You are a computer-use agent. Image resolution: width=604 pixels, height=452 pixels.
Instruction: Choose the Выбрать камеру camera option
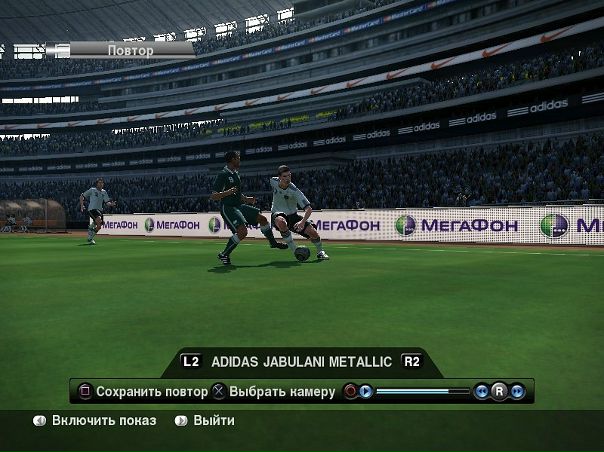click(281, 392)
